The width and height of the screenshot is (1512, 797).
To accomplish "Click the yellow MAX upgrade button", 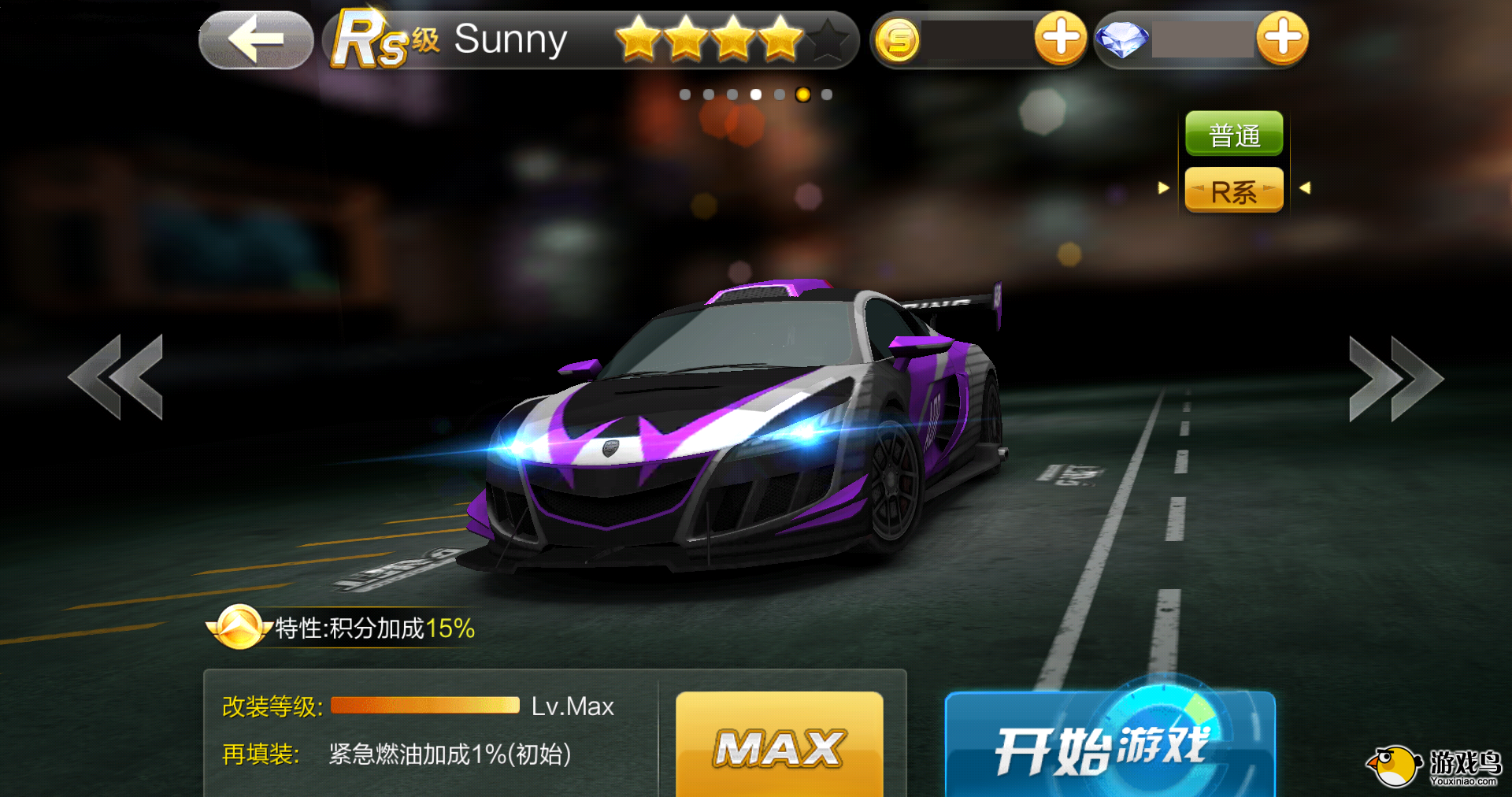I will click(779, 745).
